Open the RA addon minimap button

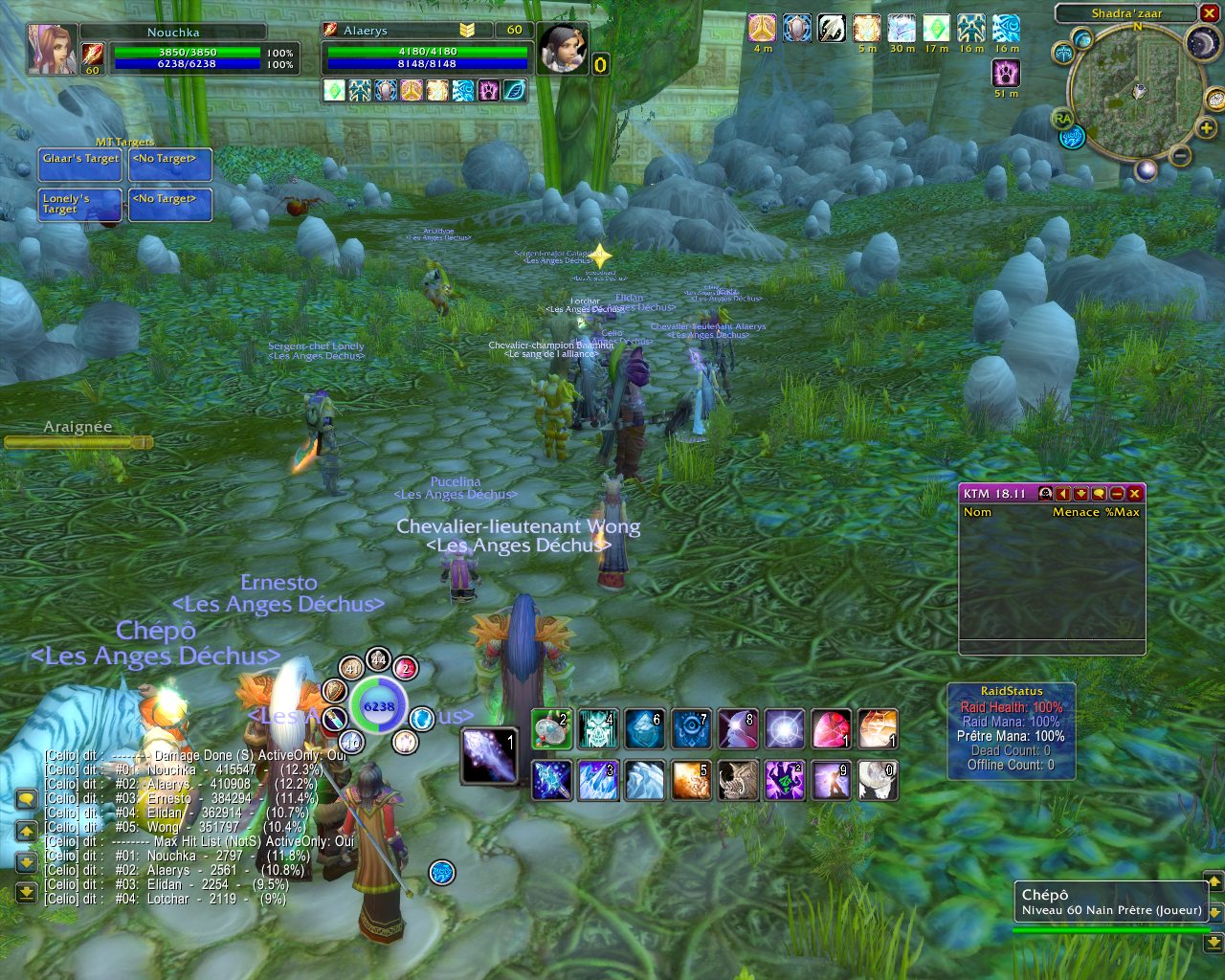1061,119
